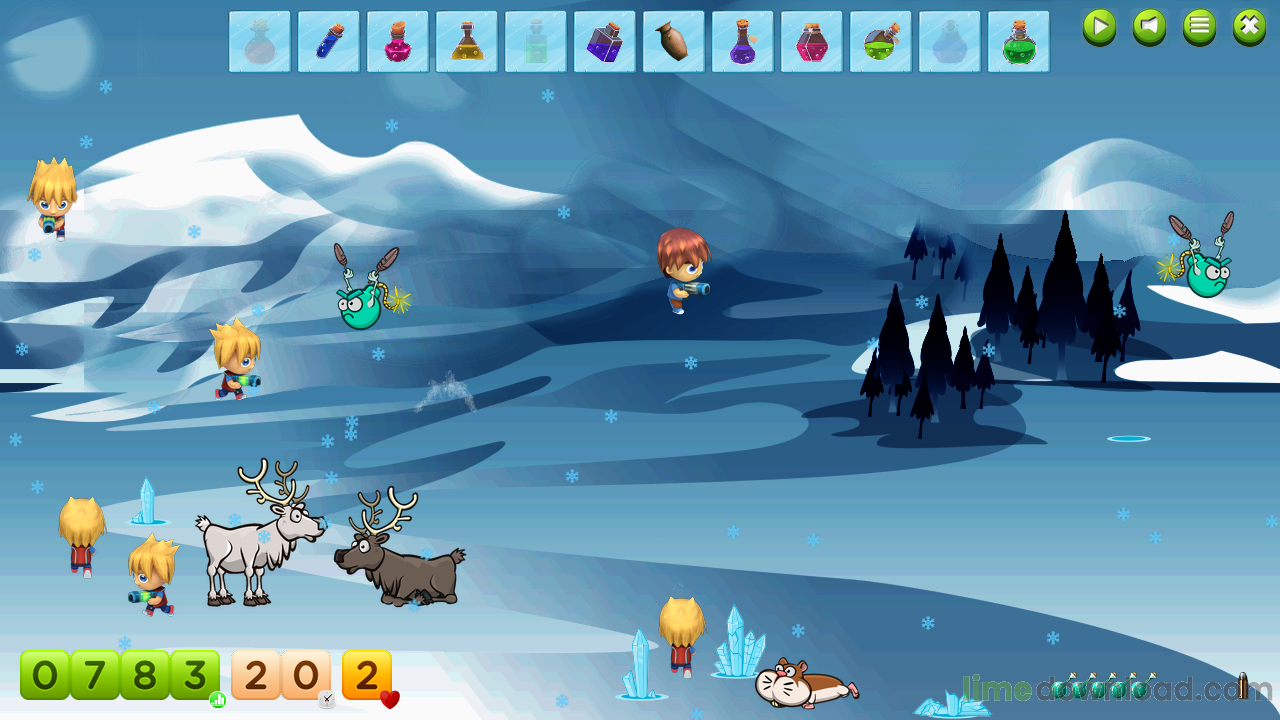Close the game with the X button
The image size is (1280, 720).
click(1249, 27)
